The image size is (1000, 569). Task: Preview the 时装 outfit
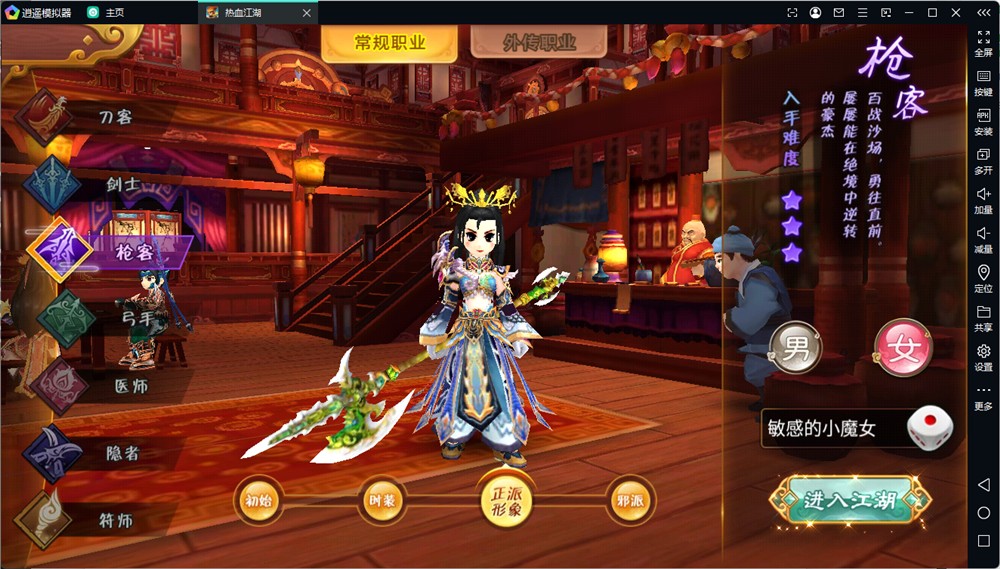382,499
